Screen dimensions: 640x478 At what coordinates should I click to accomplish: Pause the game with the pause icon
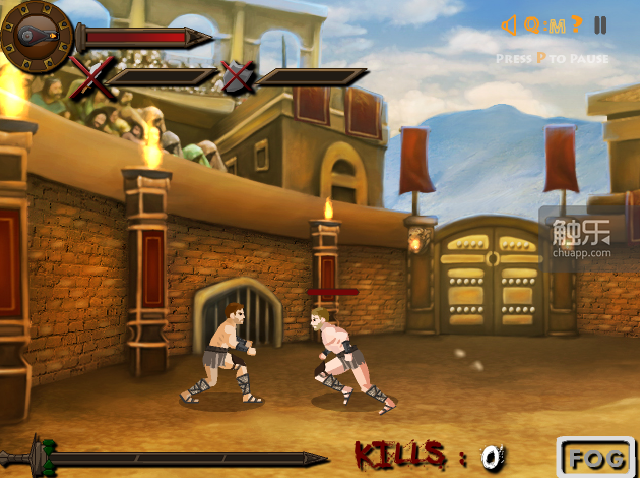click(x=600, y=25)
